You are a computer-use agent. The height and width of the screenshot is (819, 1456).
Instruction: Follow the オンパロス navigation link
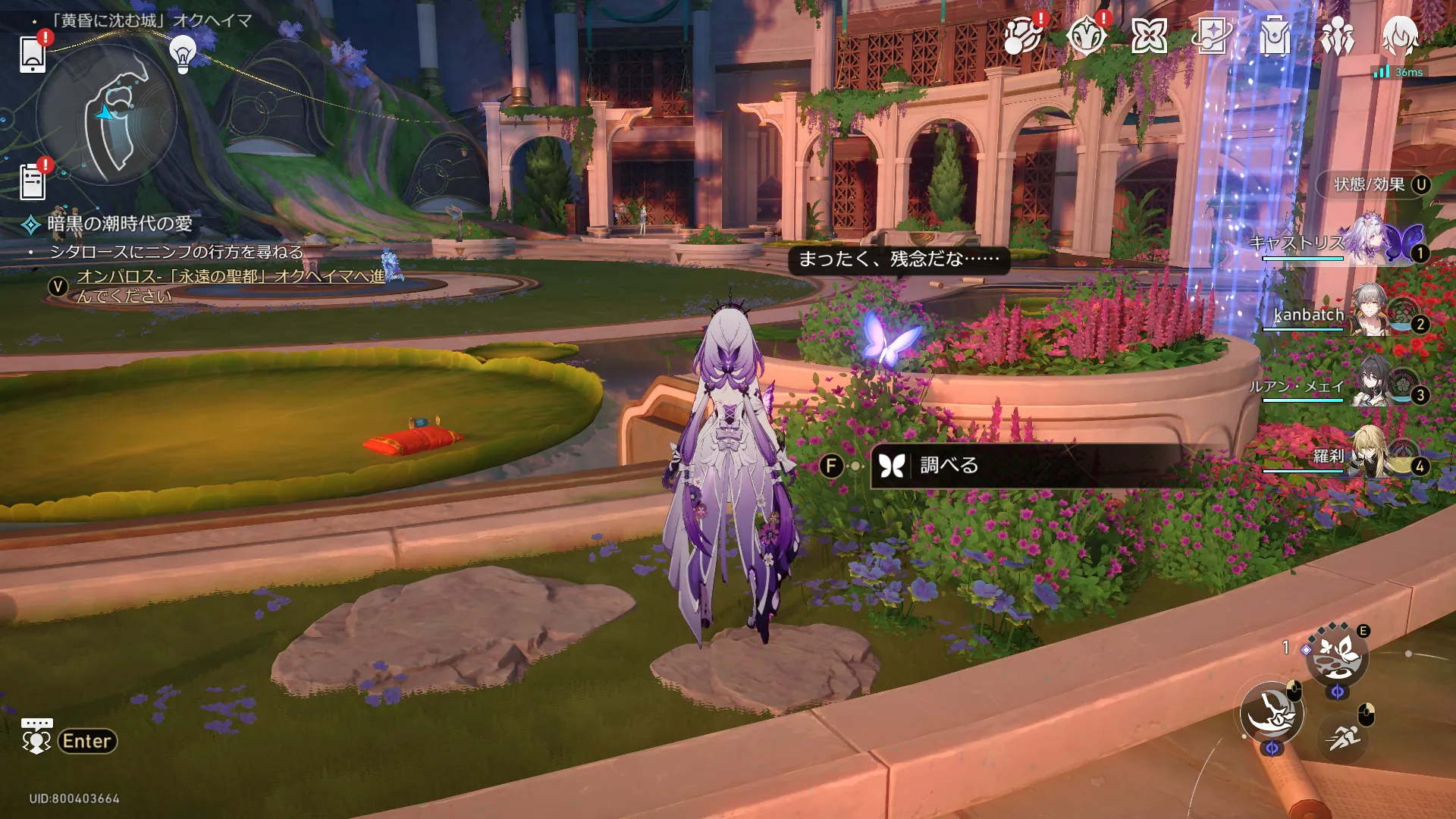pos(227,286)
